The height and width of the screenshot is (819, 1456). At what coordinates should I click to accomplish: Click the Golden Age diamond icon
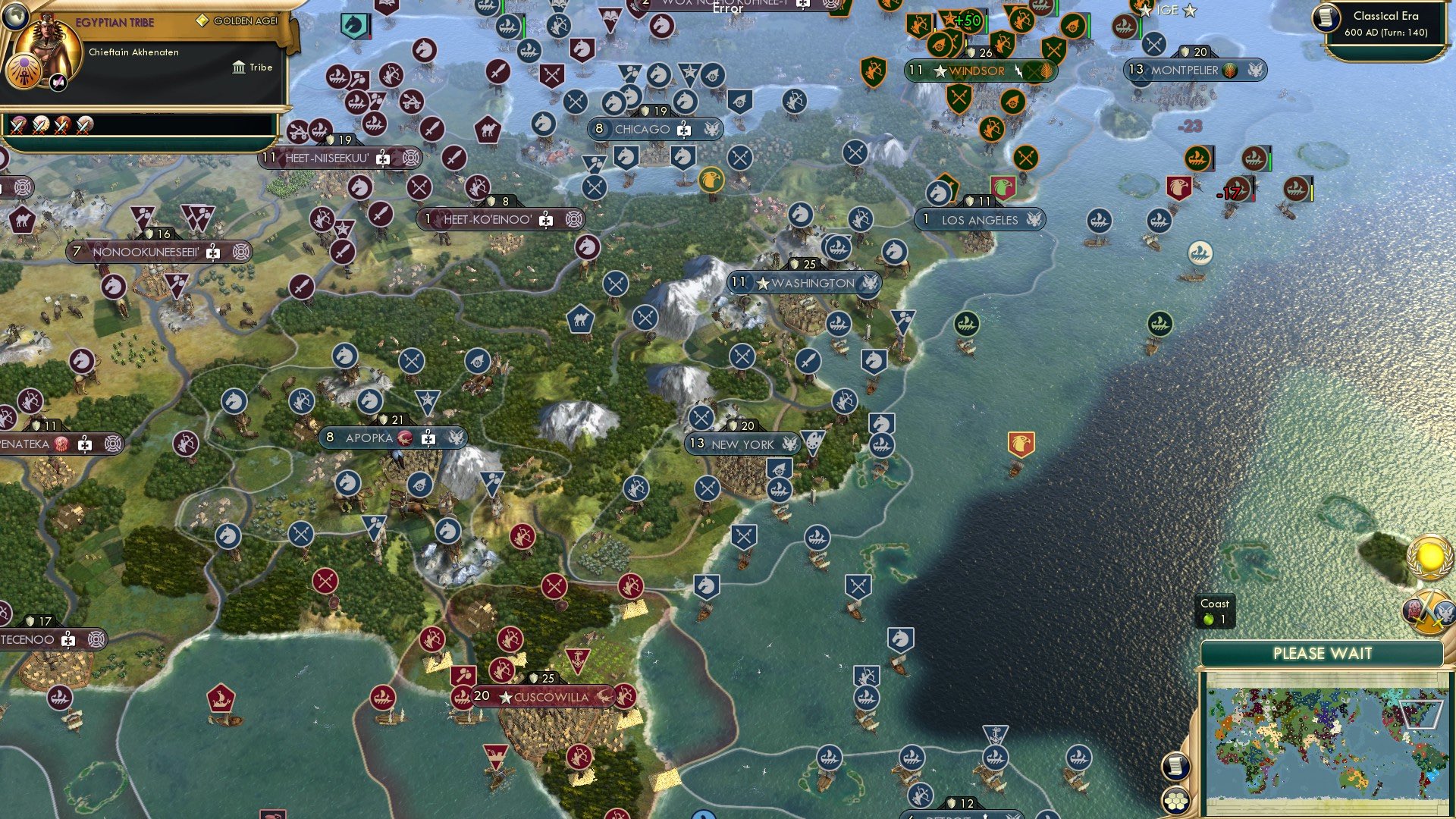(x=203, y=20)
